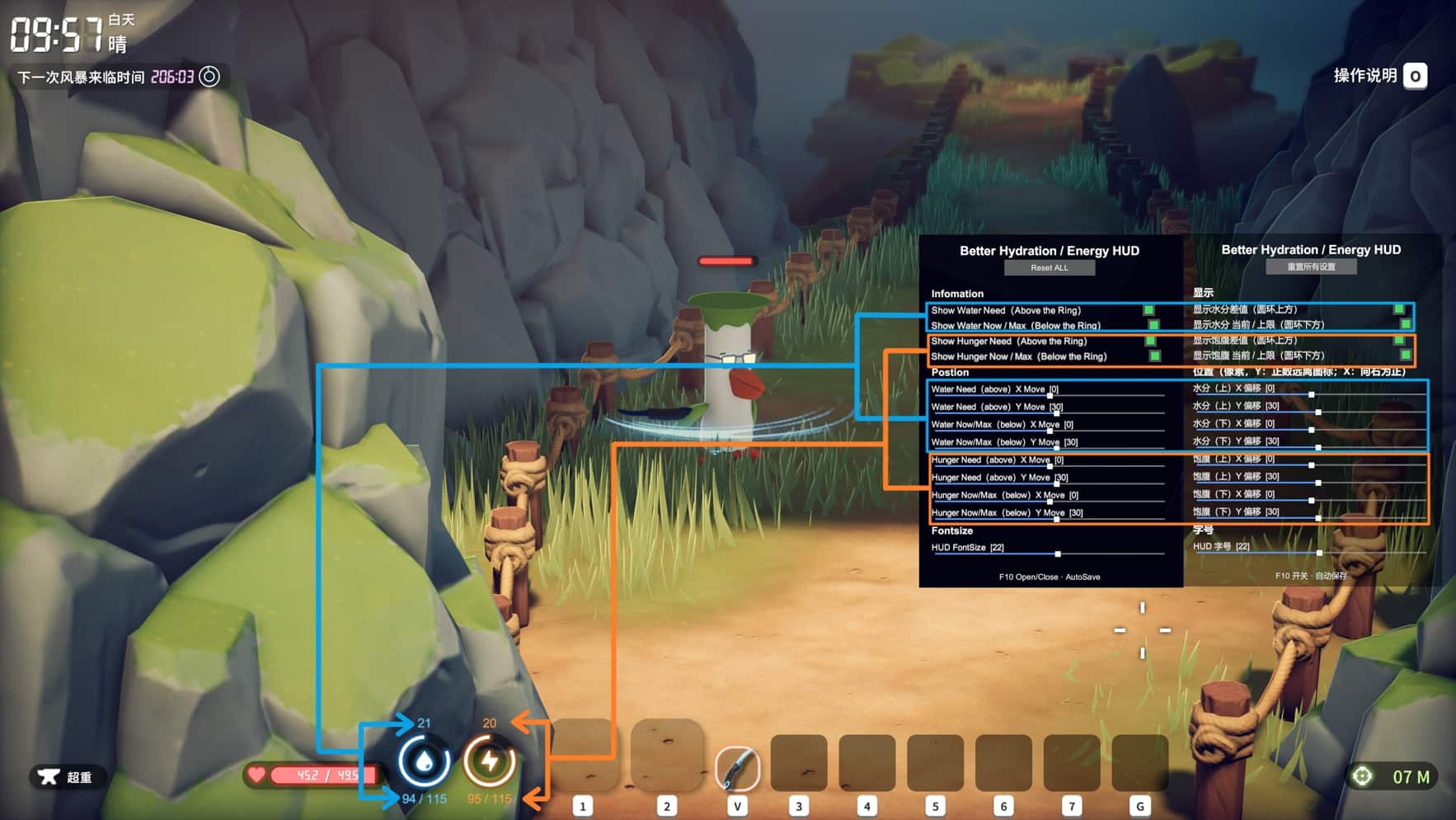Click the HUD FontSize slider handle
Screen dimensions: 1456x820
[1058, 553]
